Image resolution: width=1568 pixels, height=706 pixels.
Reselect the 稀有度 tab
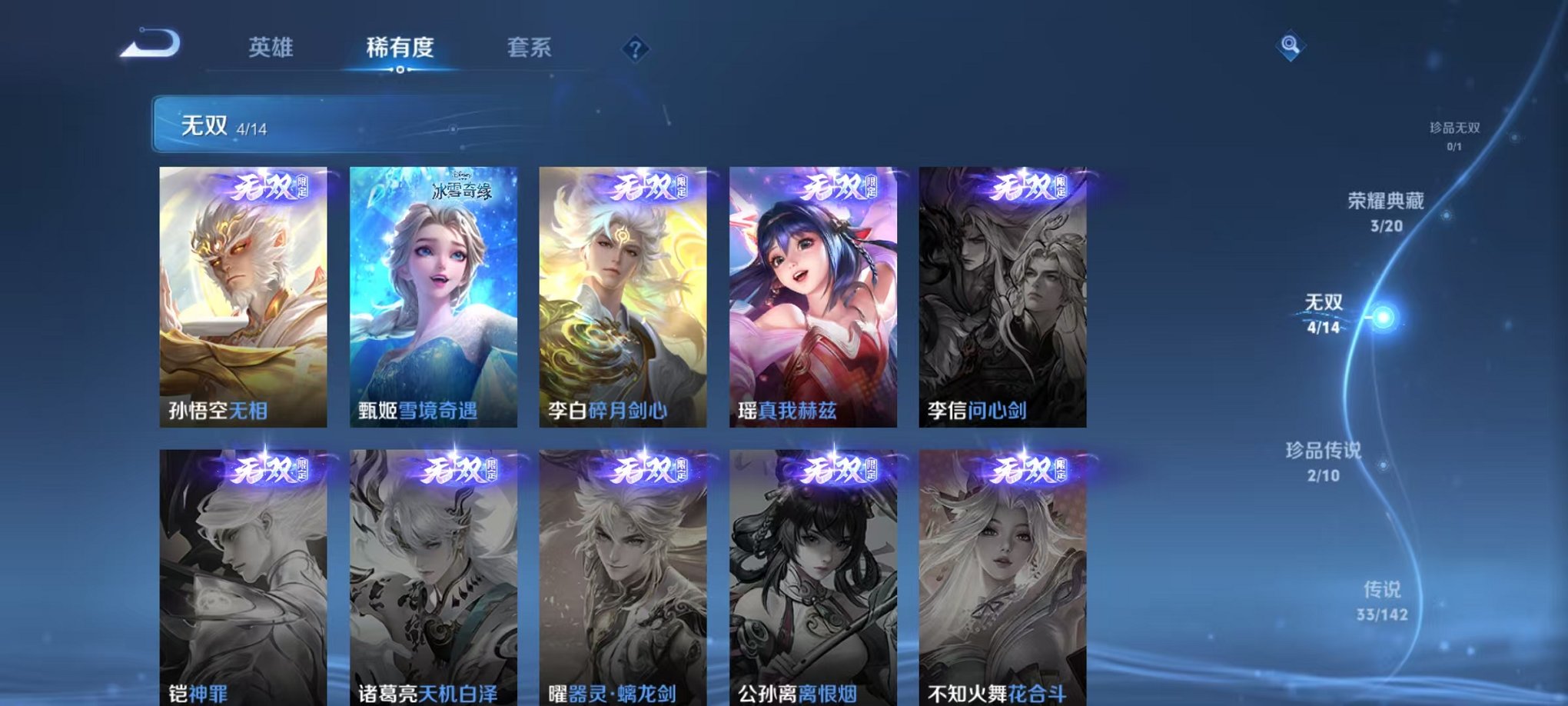tap(399, 46)
